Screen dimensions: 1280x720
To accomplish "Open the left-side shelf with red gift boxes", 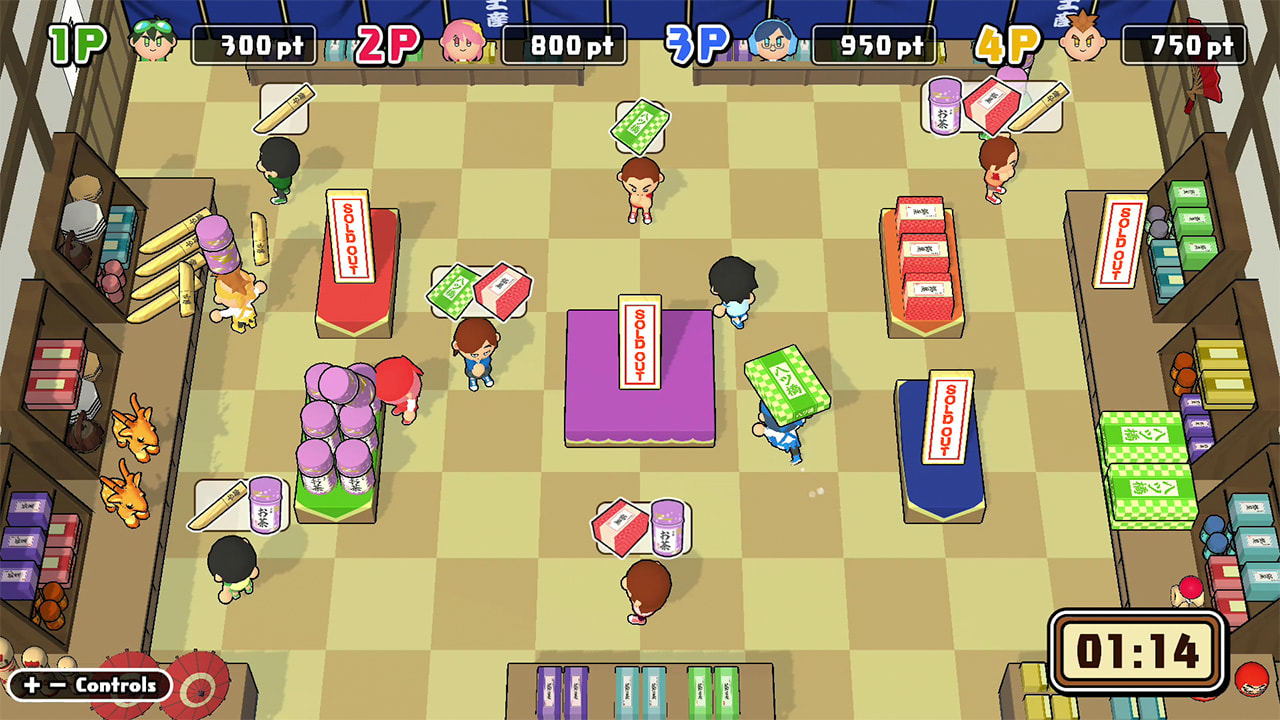I will (x=55, y=375).
